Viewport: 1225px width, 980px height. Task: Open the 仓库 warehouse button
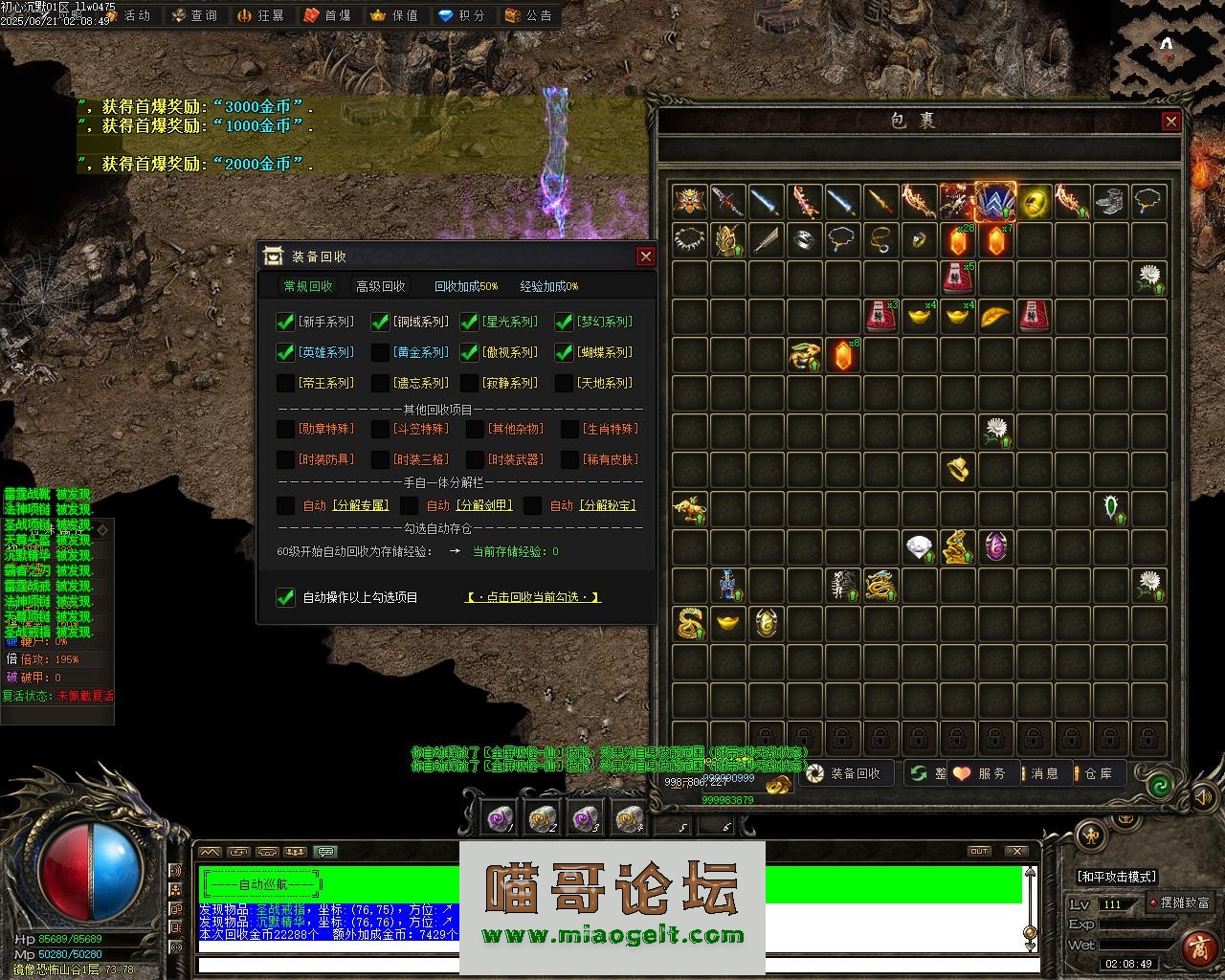tap(1093, 773)
